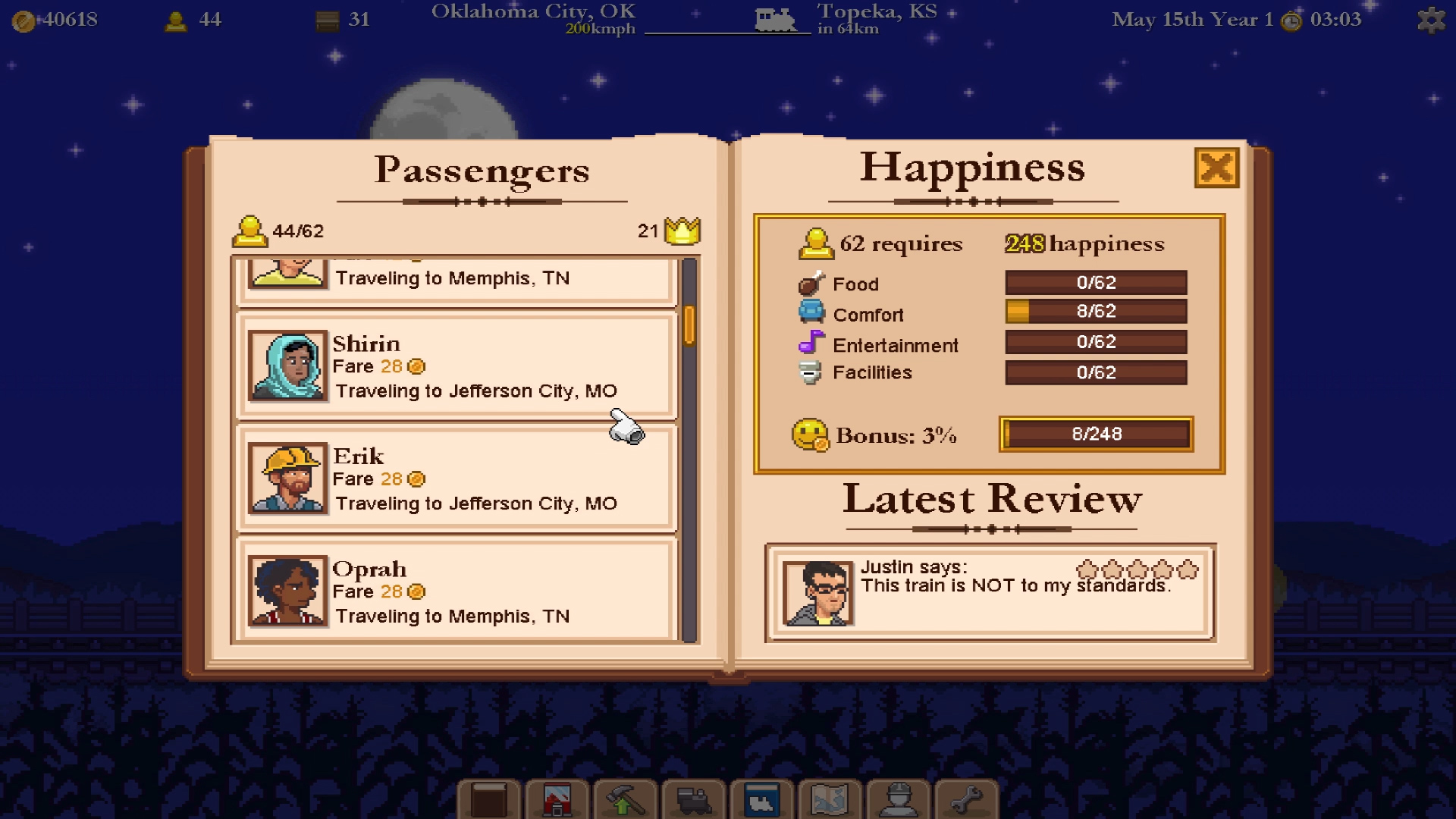Image resolution: width=1456 pixels, height=819 pixels.
Task: Click the happiness Bonus progress bar
Action: (1095, 433)
